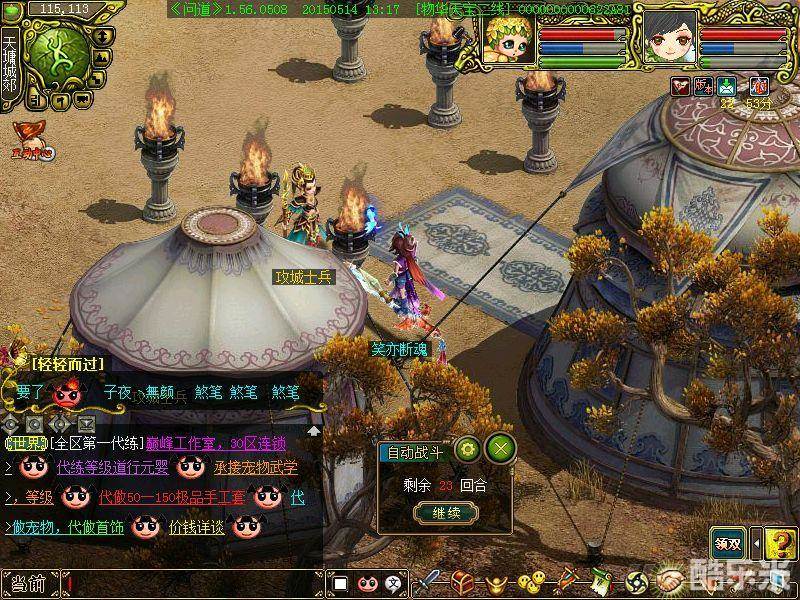The image size is (800, 600).
Task: Click the 继续 continue button
Action: (438, 513)
